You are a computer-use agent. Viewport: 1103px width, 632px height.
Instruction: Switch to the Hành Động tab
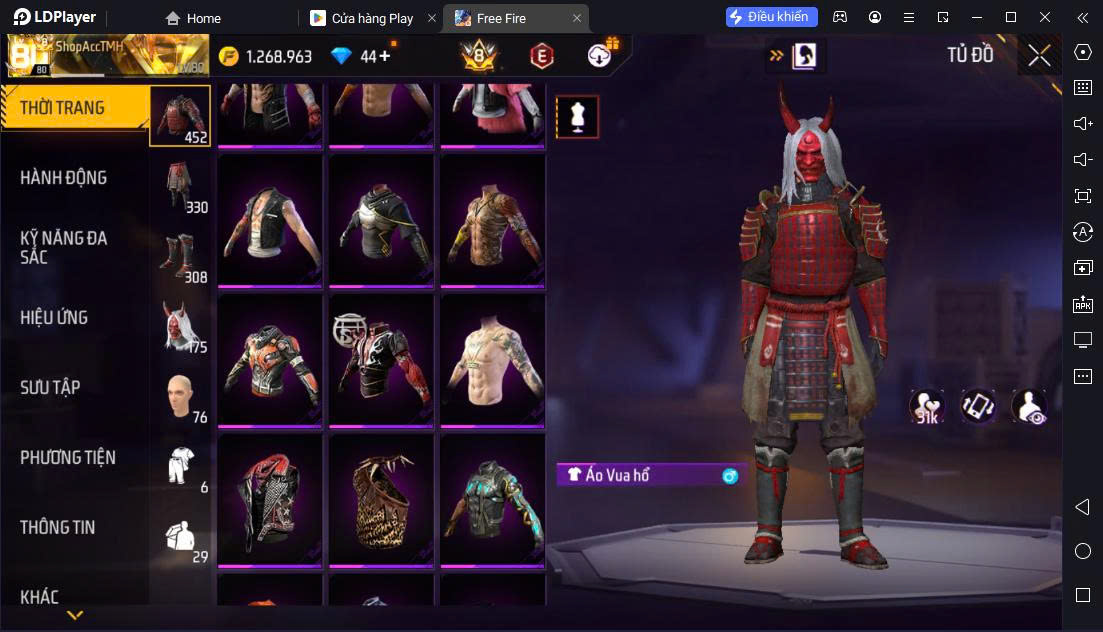pos(63,178)
